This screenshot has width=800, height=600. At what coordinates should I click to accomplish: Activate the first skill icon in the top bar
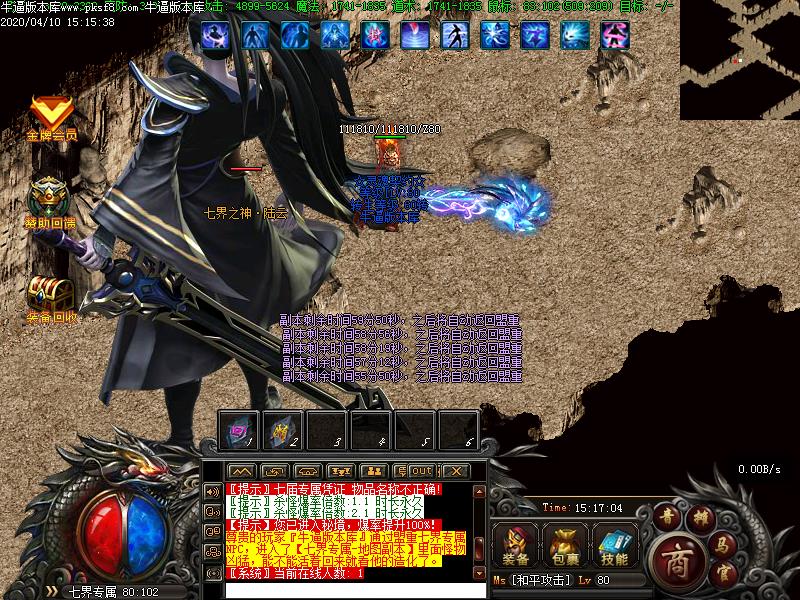(x=215, y=36)
